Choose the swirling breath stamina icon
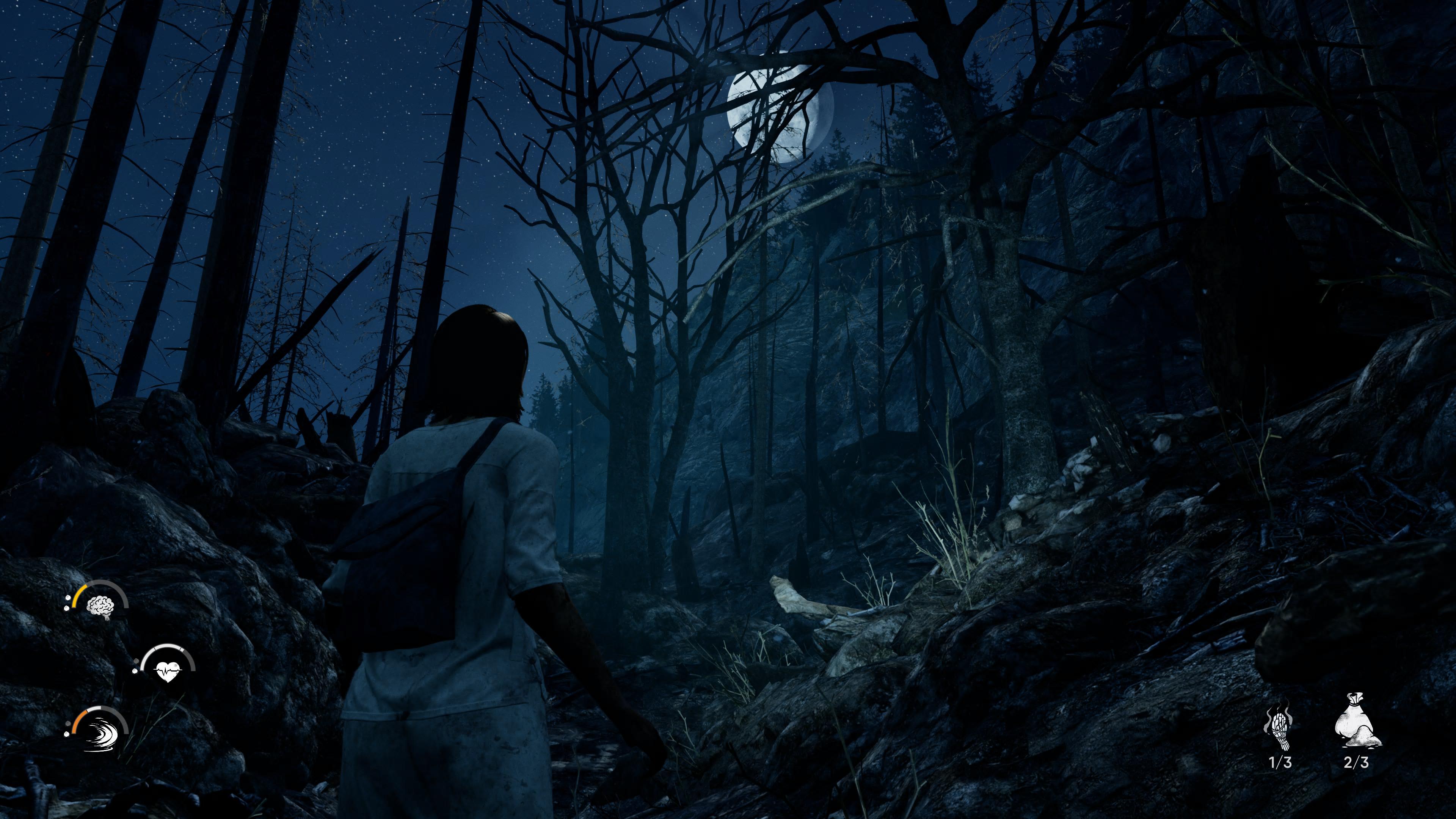 100,734
